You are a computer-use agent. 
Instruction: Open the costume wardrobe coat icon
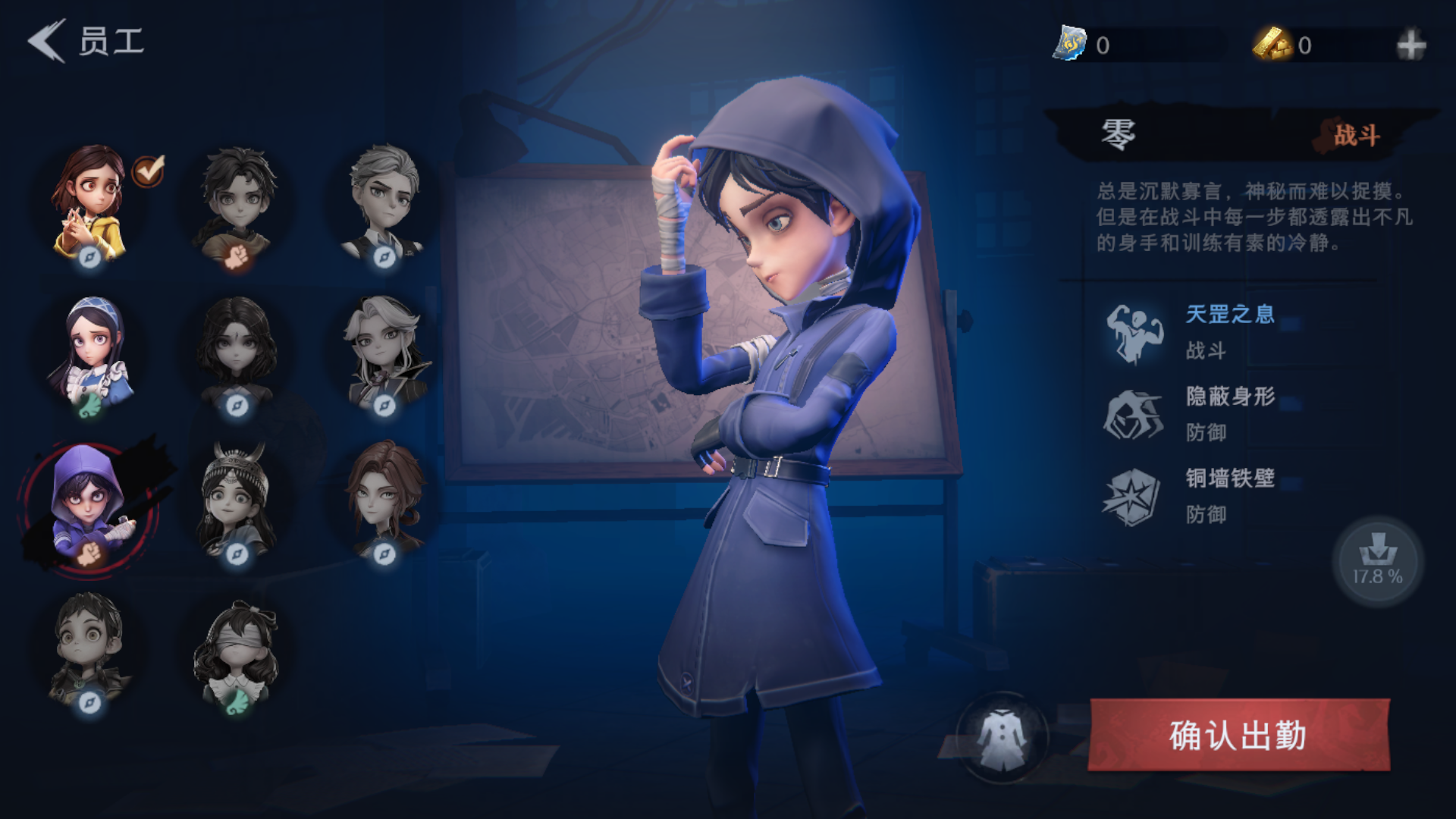point(1002,737)
